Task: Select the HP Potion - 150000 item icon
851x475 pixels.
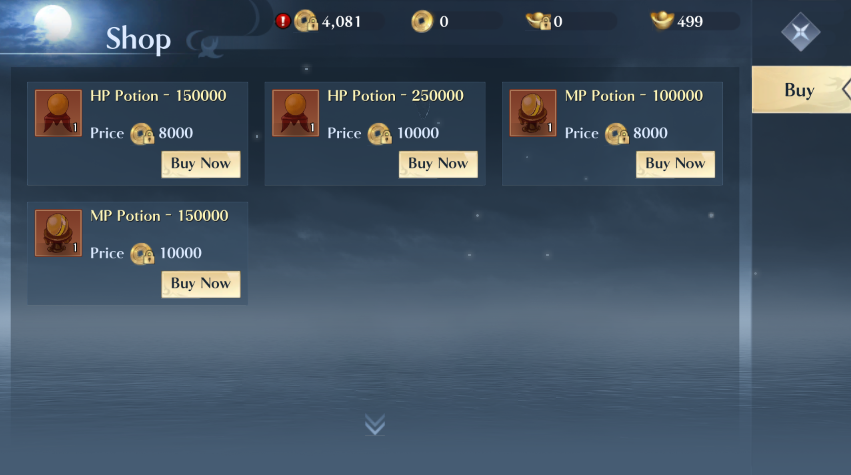Action: click(x=58, y=113)
